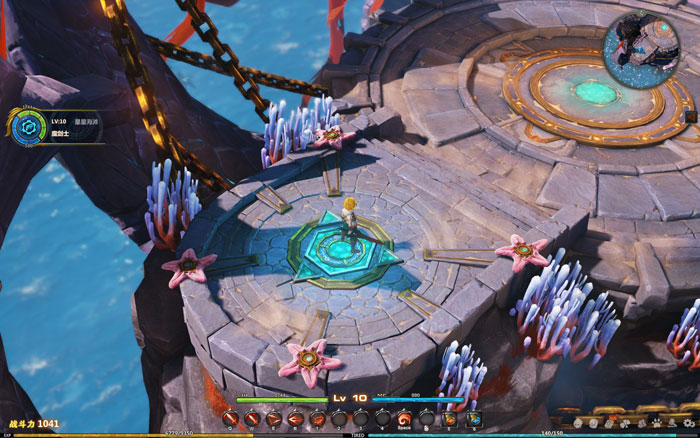Open the settings gear menu

click(688, 423)
